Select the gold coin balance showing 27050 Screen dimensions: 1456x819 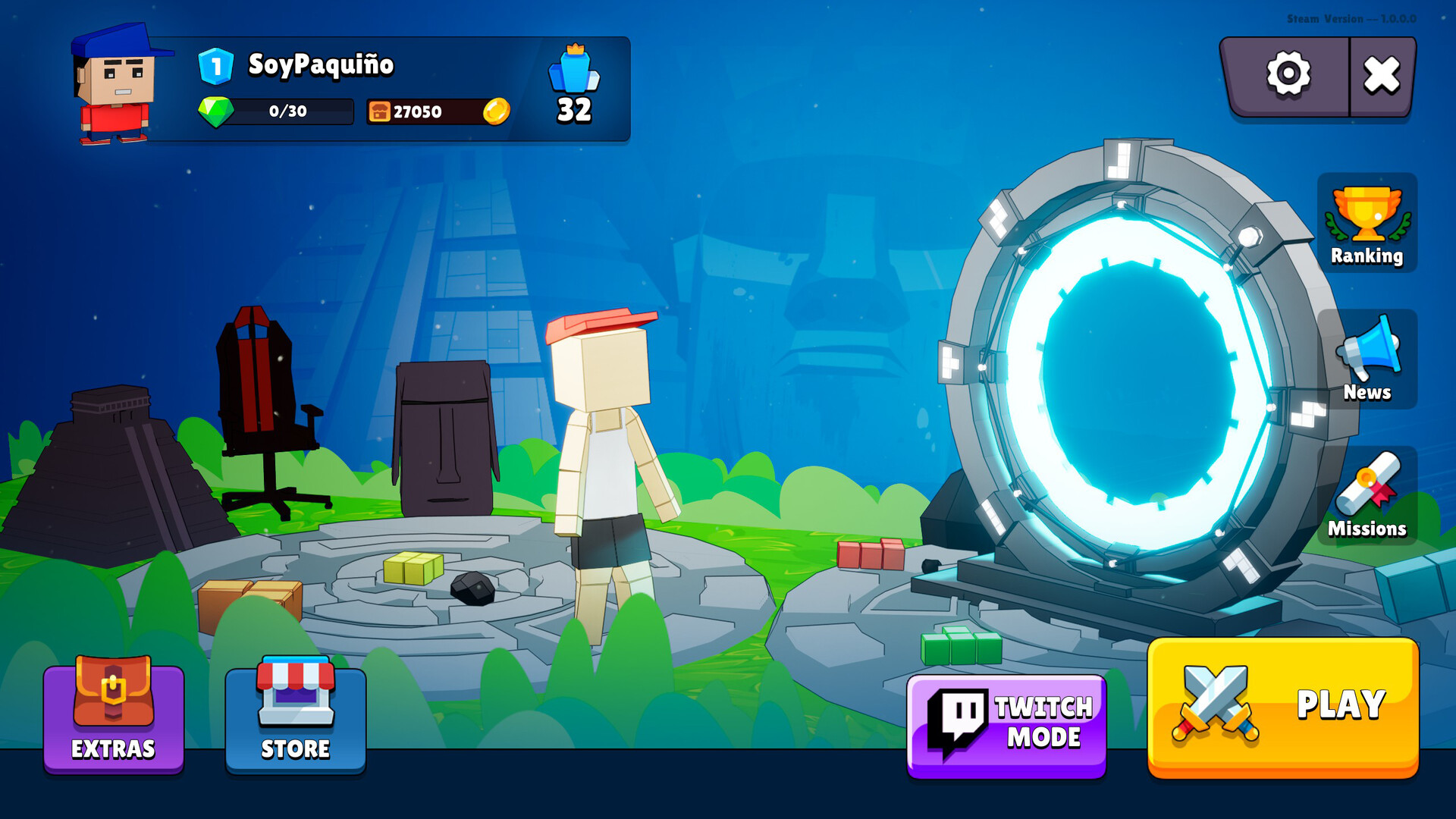[438, 111]
